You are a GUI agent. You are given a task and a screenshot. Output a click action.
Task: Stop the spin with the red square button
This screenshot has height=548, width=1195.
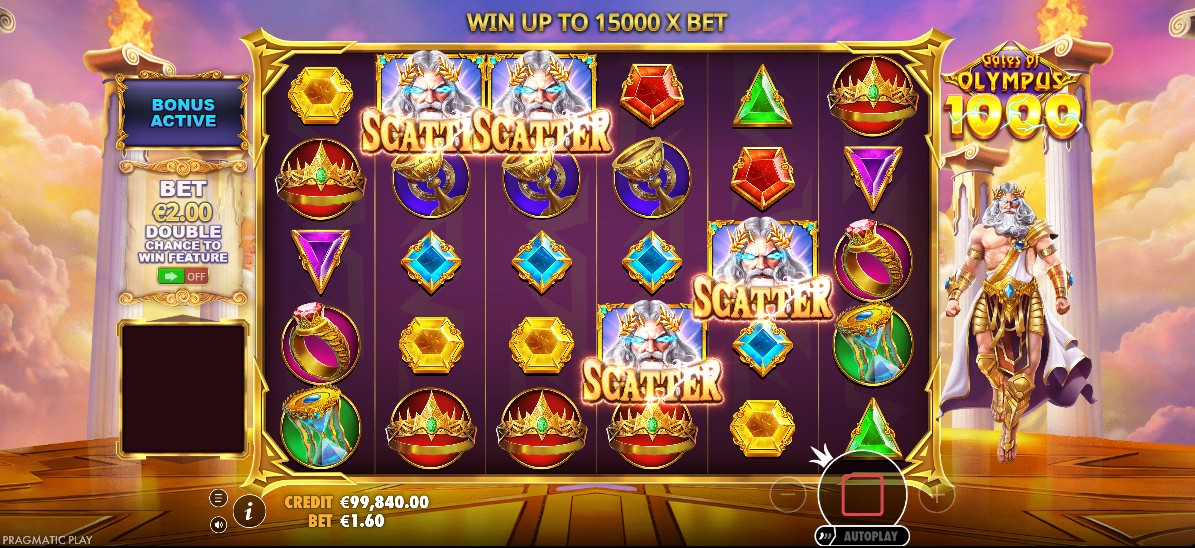(862, 493)
